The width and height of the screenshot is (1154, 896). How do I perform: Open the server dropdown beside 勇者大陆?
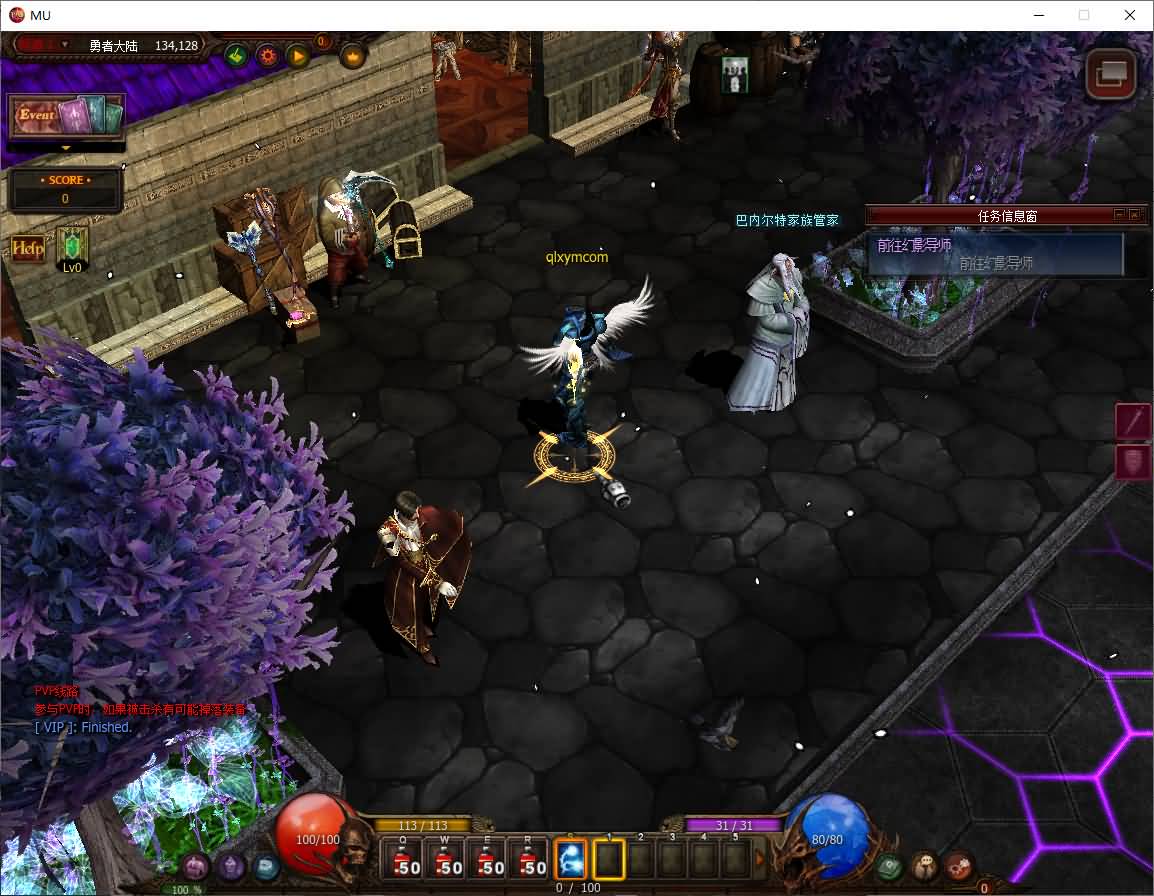coord(65,44)
